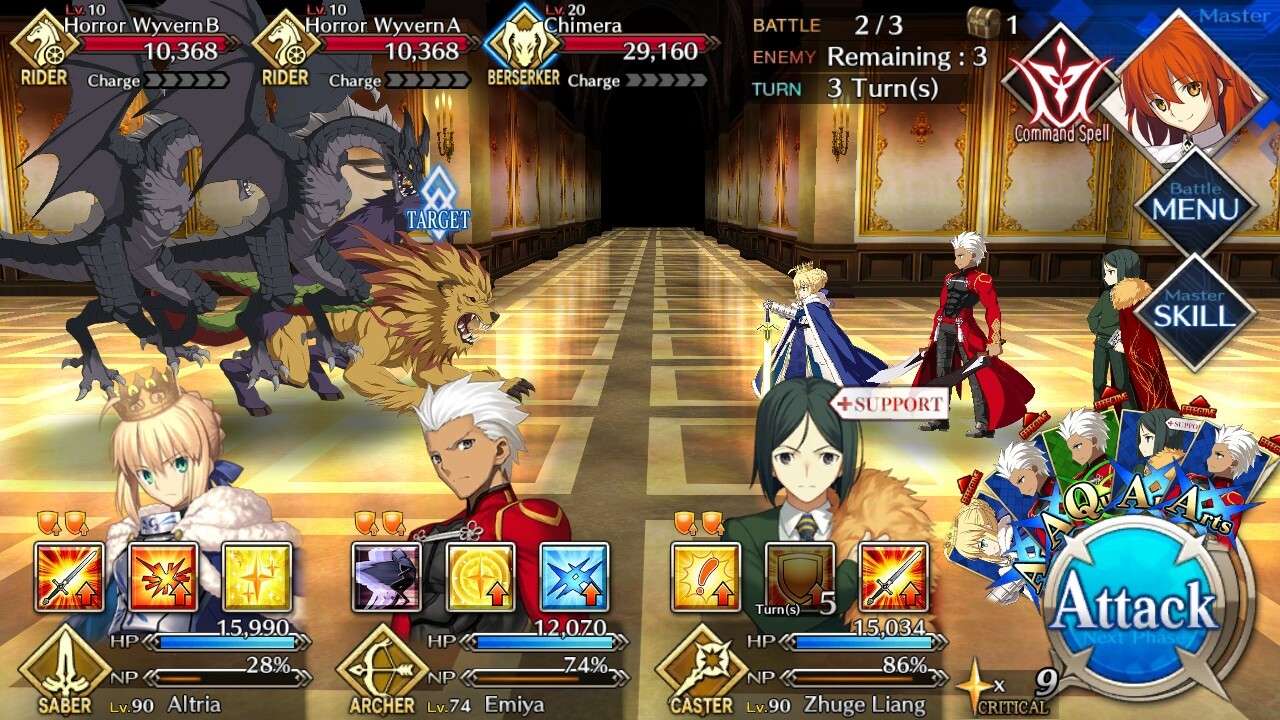Use Altria's red burst skill

(x=163, y=577)
